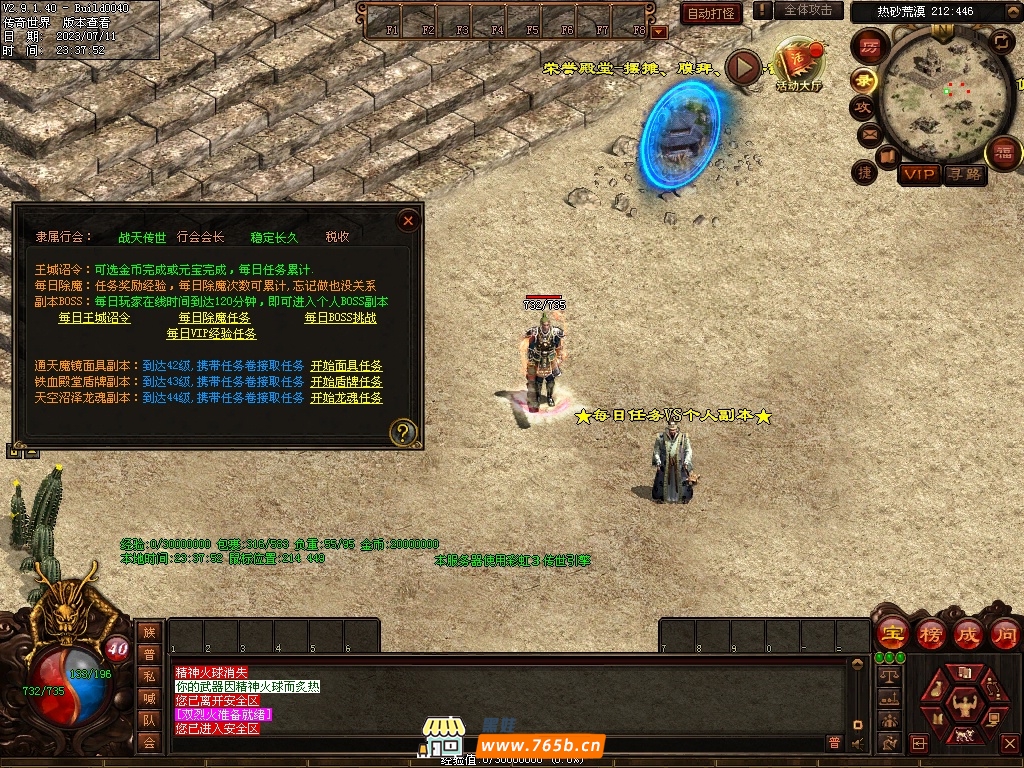The height and width of the screenshot is (768, 1024).
Task: Activate the 寻路 pathfinding button
Action: coord(965,175)
